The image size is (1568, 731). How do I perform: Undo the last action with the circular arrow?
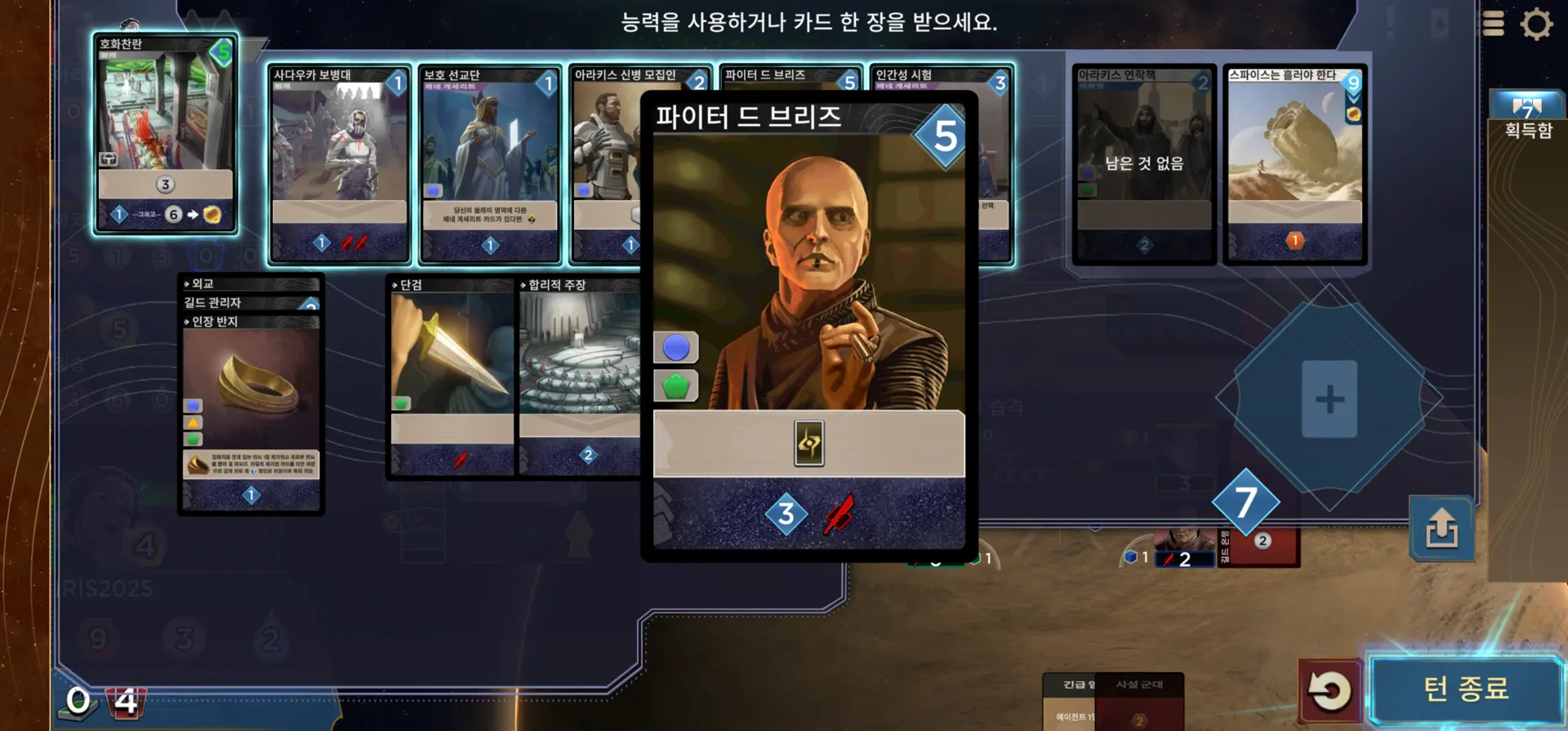pyautogui.click(x=1330, y=691)
